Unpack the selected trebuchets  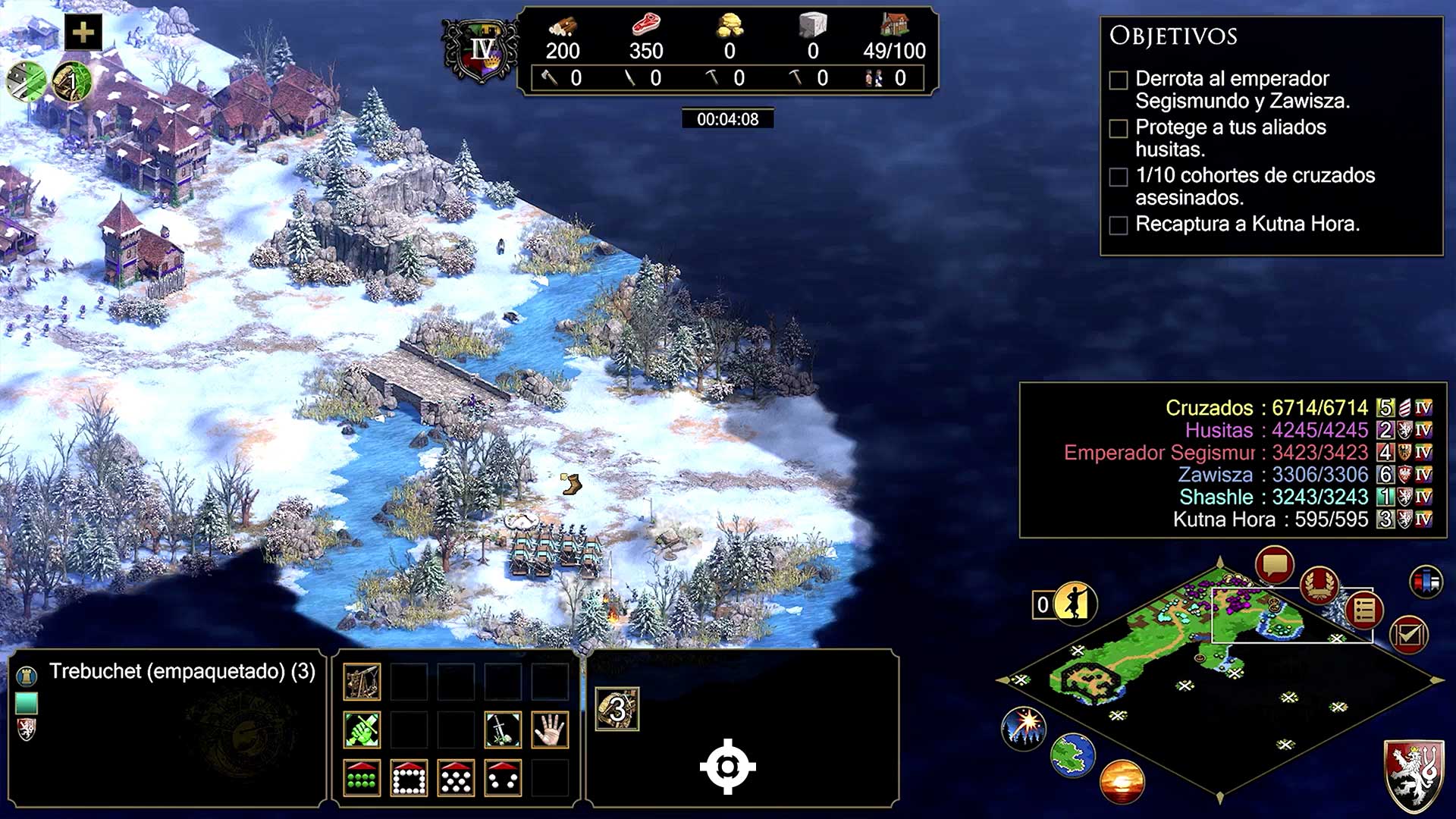pos(362,682)
